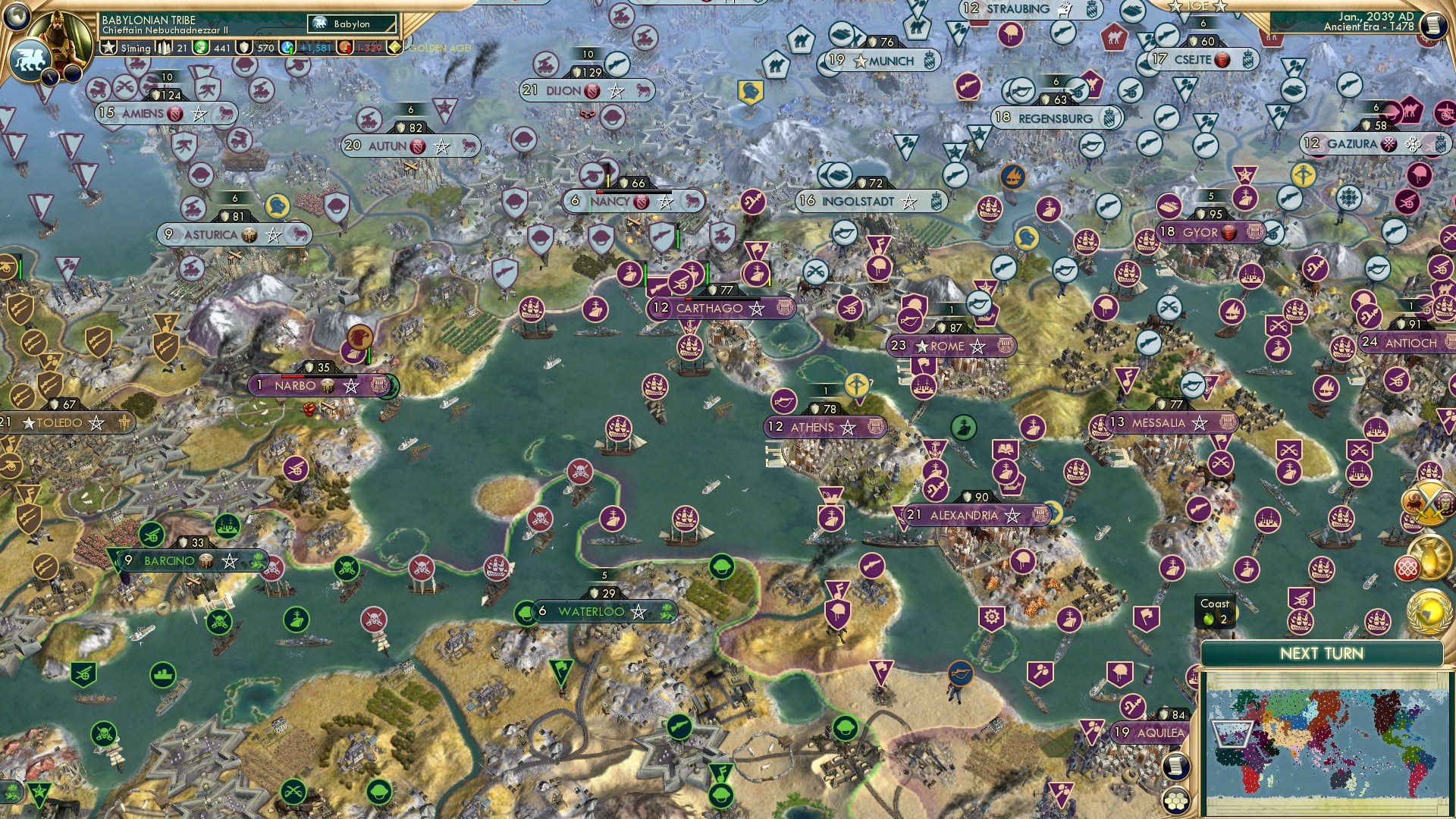Click the crossed-swords military overview icon
1456x819 pixels.
pyautogui.click(x=1429, y=503)
